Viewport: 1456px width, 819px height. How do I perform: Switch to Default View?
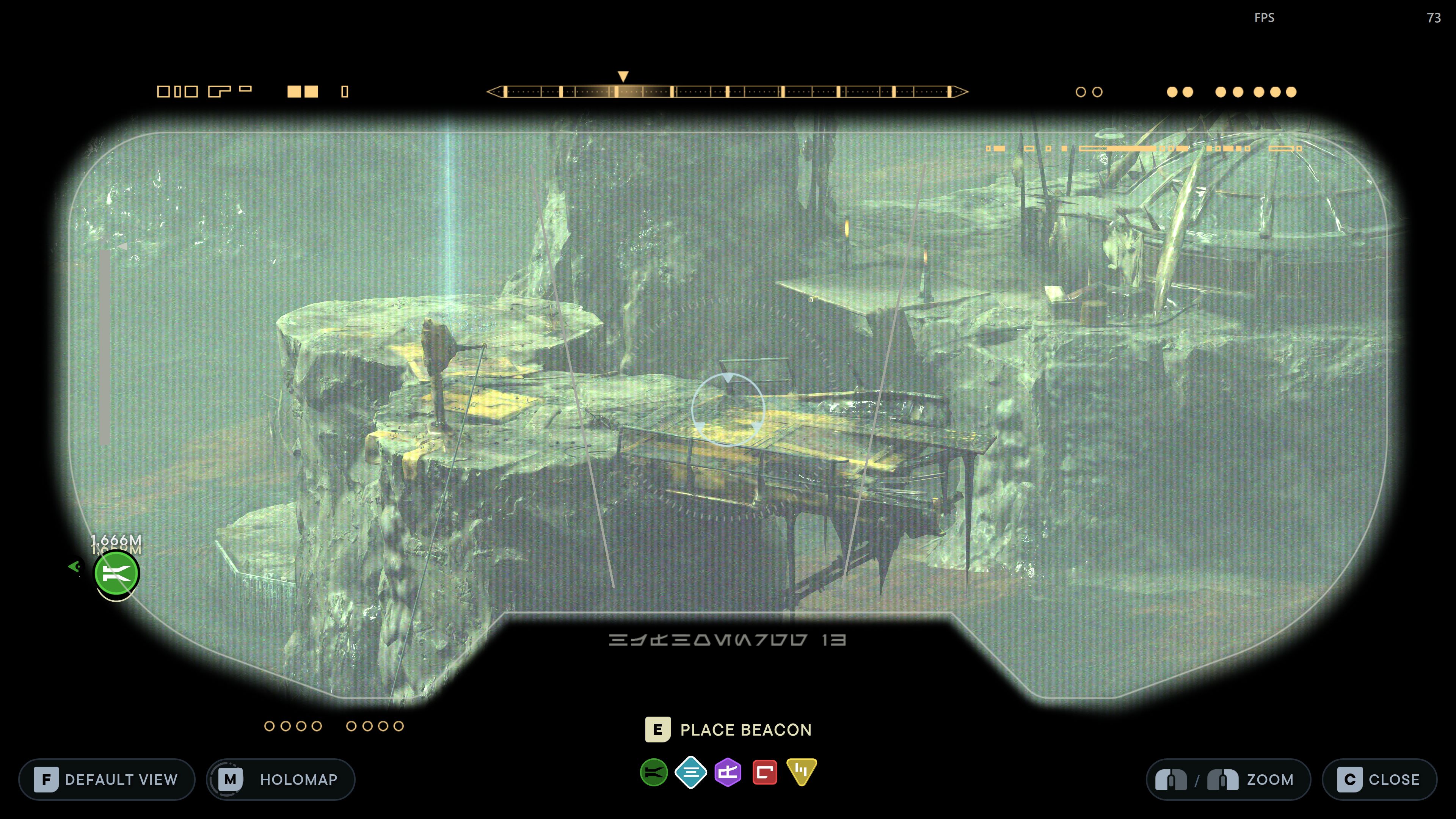(x=107, y=780)
